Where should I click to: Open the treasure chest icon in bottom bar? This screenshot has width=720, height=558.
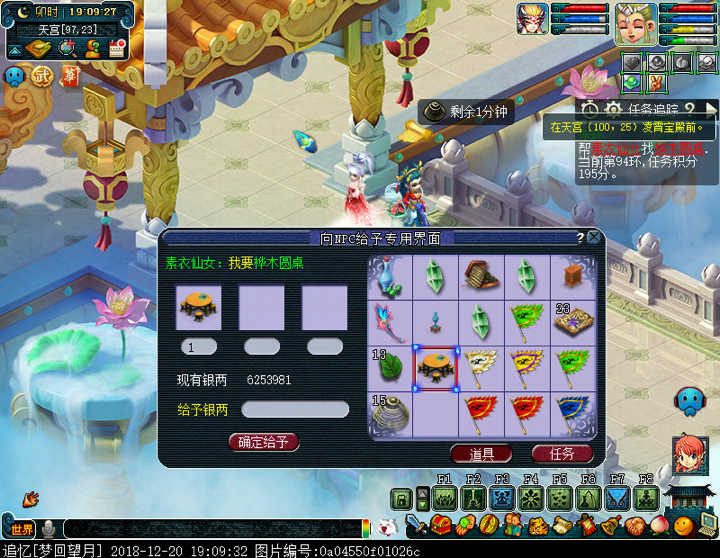pyautogui.click(x=443, y=525)
